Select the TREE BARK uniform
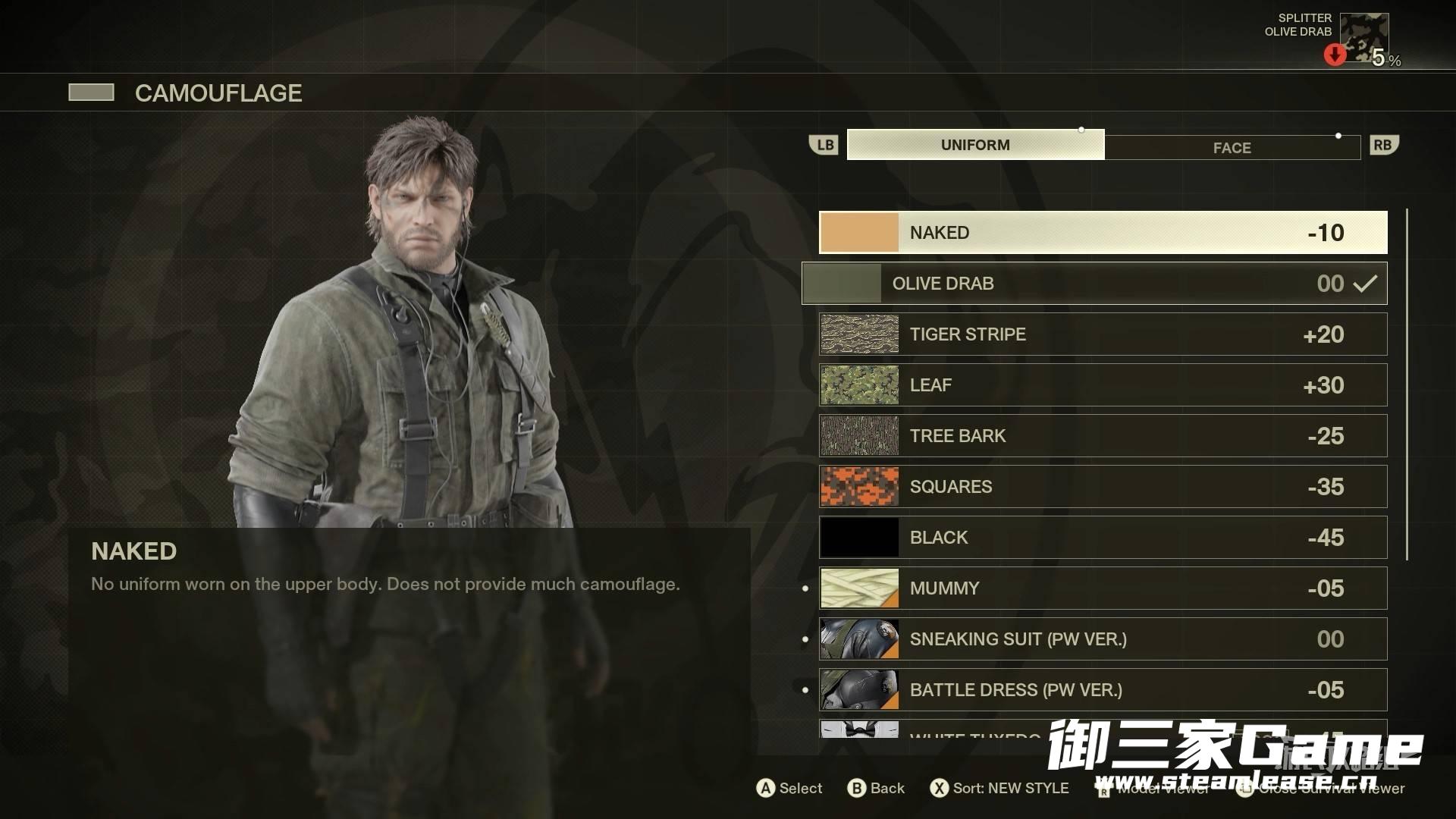This screenshot has height=819, width=1456. click(x=1103, y=436)
